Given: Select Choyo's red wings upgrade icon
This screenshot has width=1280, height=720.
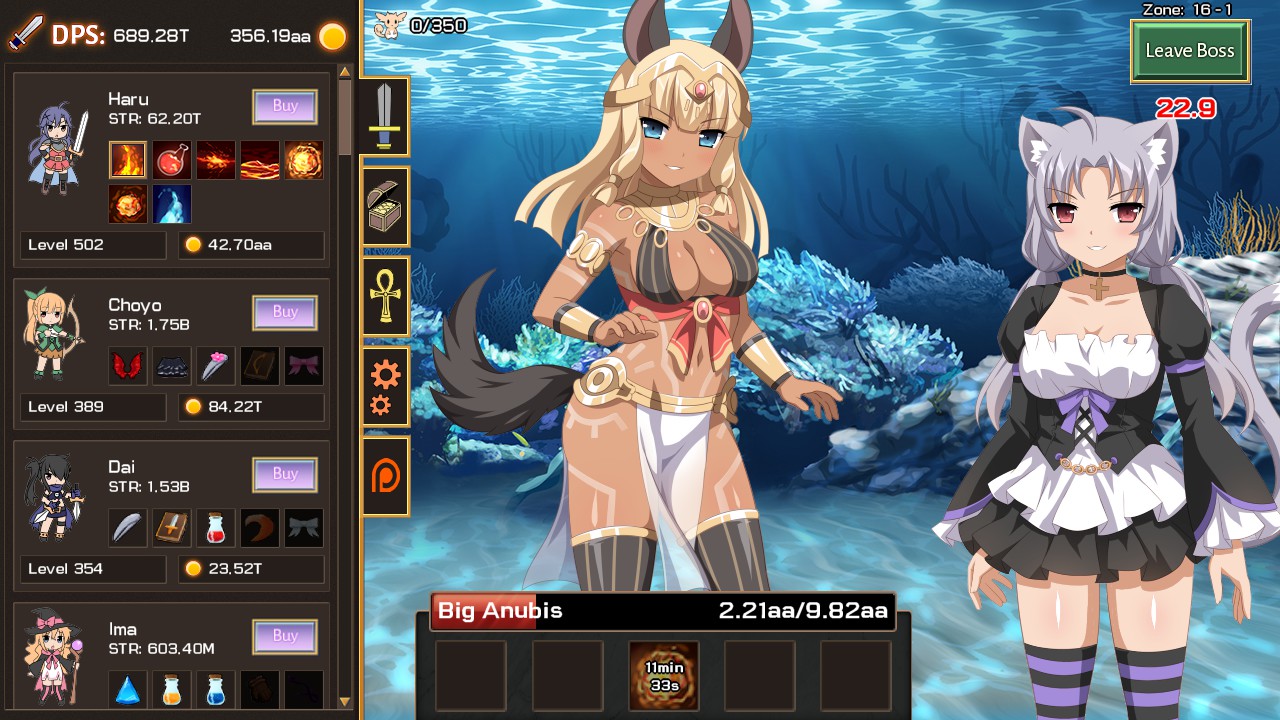Looking at the screenshot, I should (x=128, y=366).
